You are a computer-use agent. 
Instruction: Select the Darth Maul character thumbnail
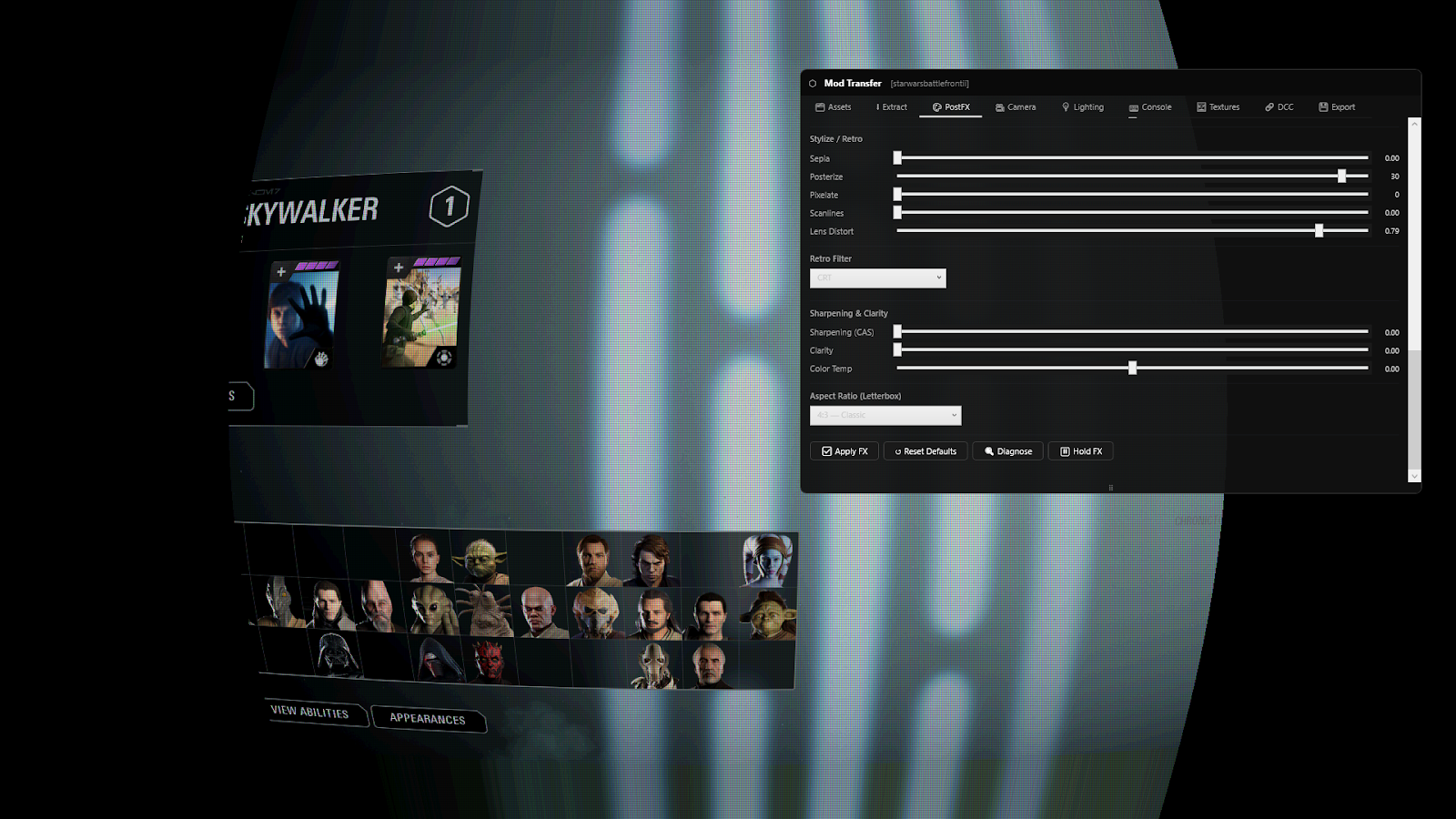490,657
